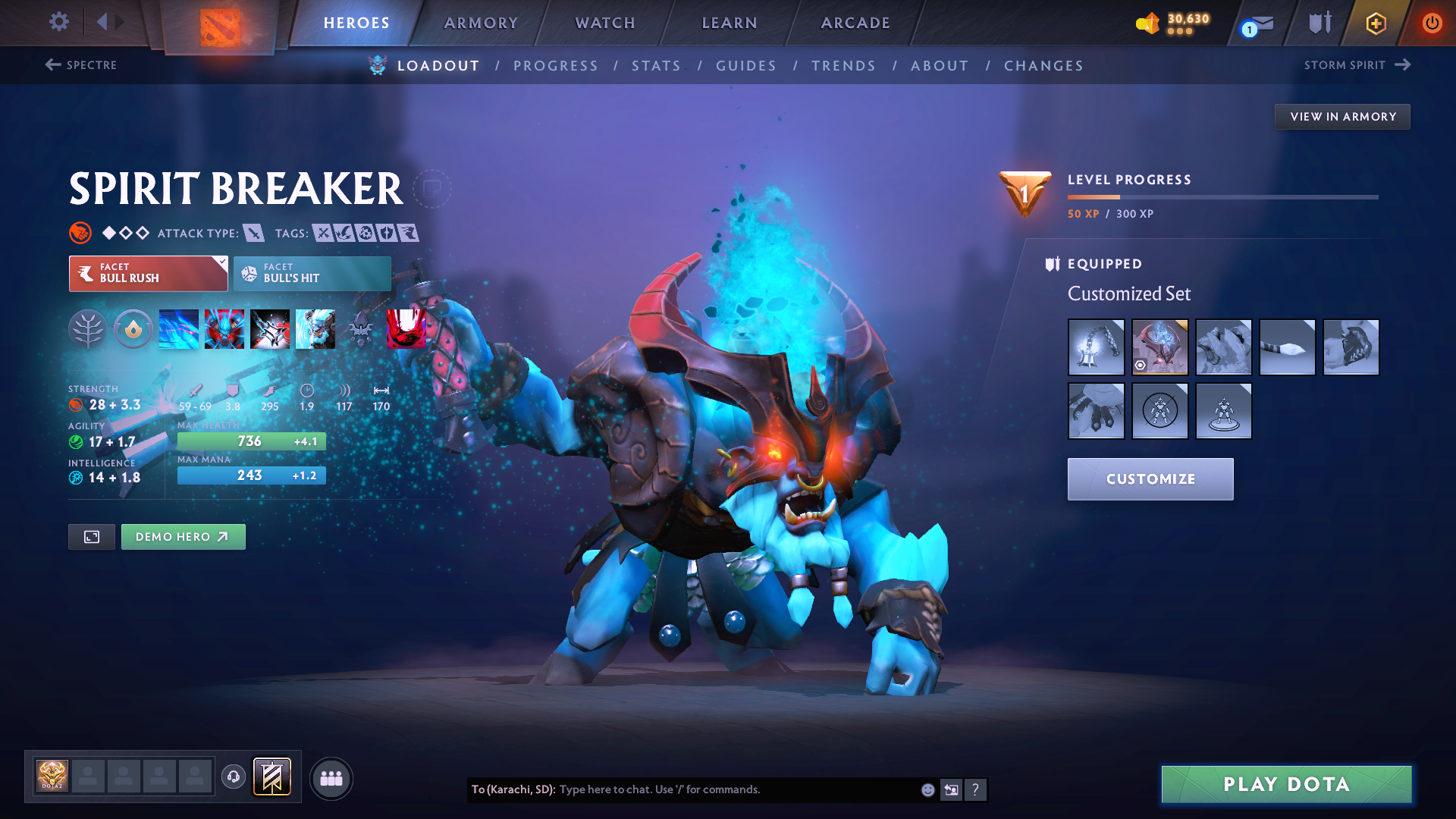Toggle the innate ability circle icon
This screenshot has width=1456, height=819.
[133, 328]
